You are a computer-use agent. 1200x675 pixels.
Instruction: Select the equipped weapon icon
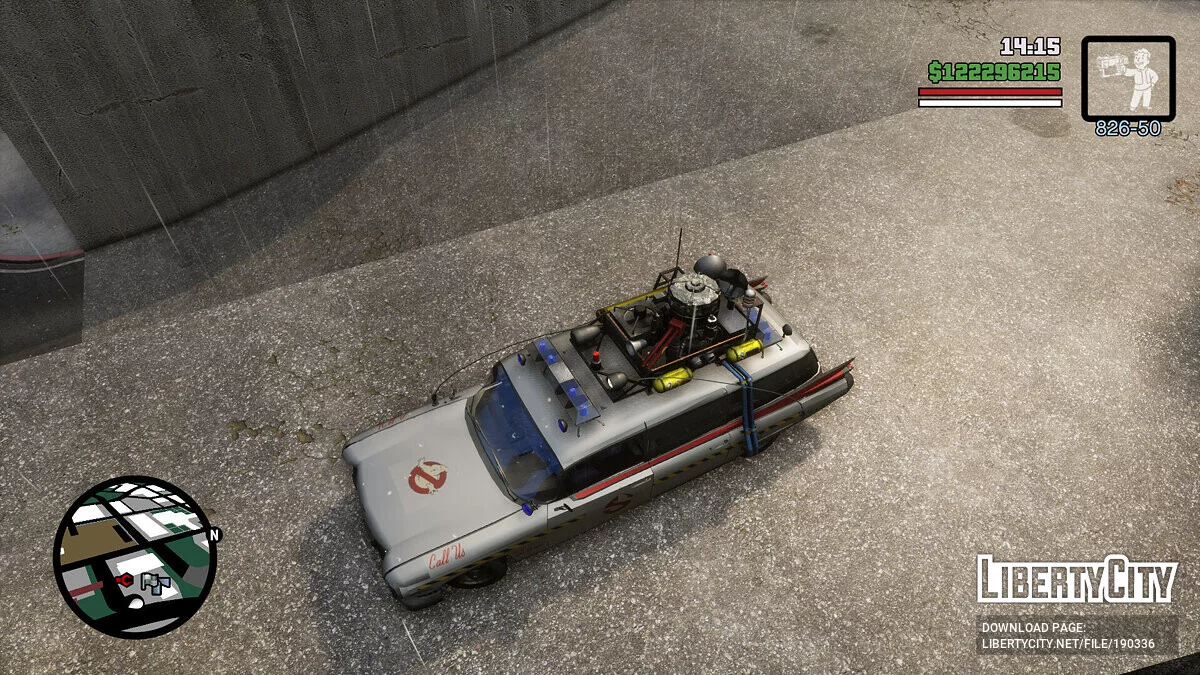1128,77
